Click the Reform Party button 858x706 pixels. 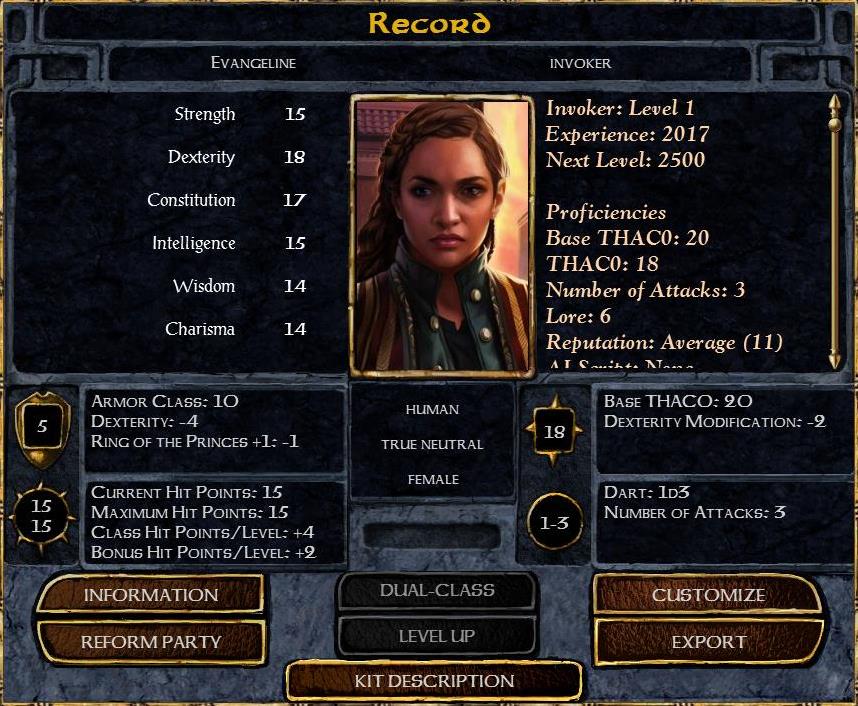coord(150,641)
